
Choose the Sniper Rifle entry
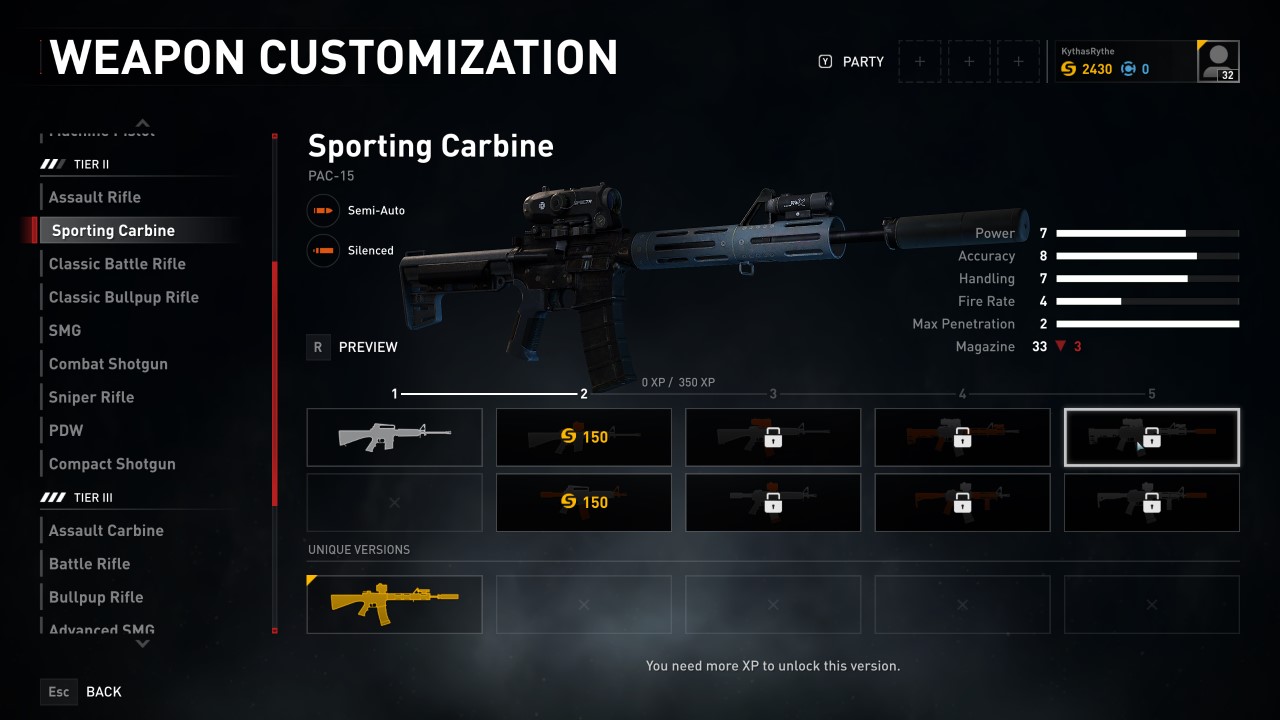(x=91, y=397)
